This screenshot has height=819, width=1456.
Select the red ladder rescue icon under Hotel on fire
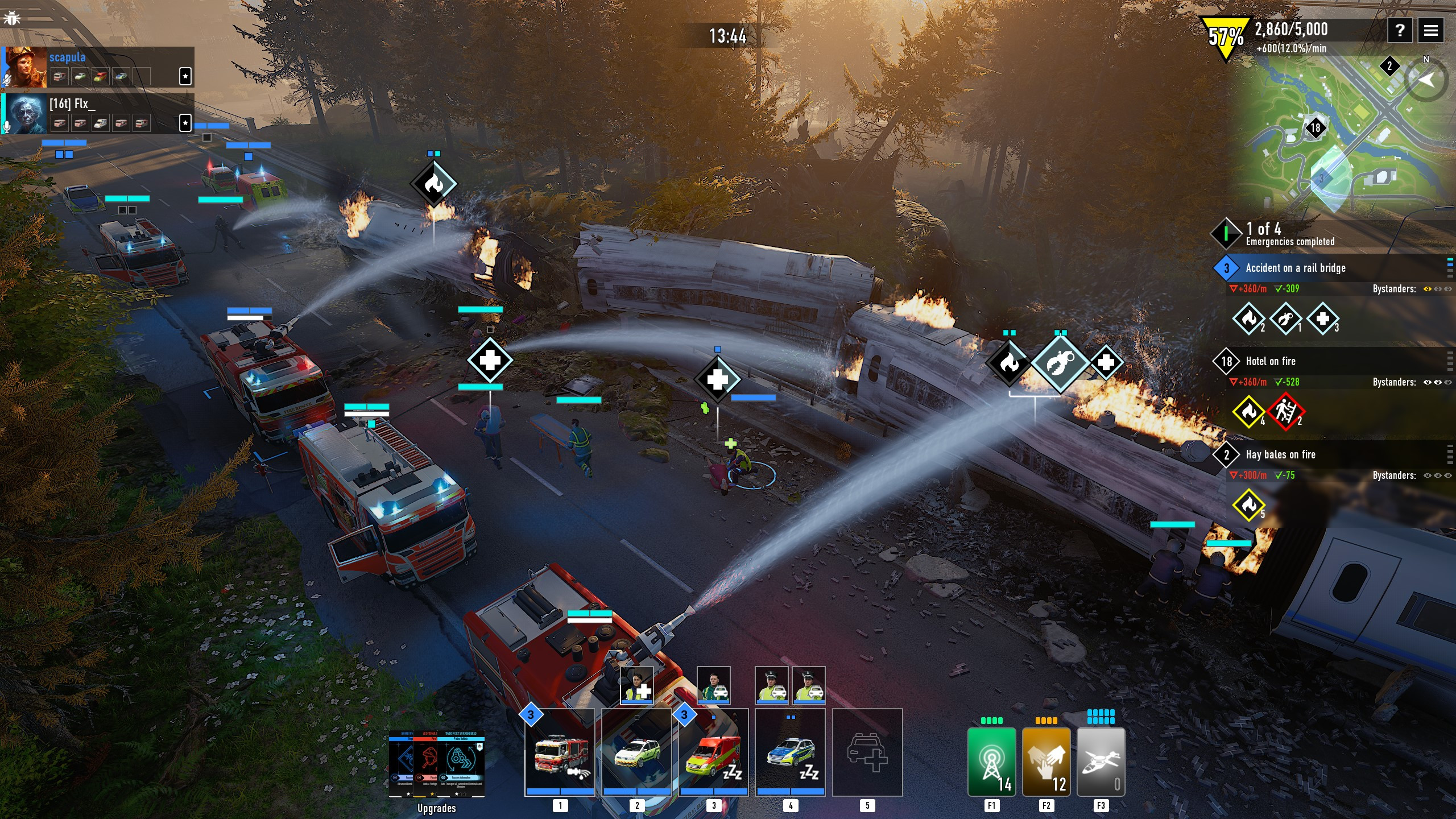(1285, 412)
